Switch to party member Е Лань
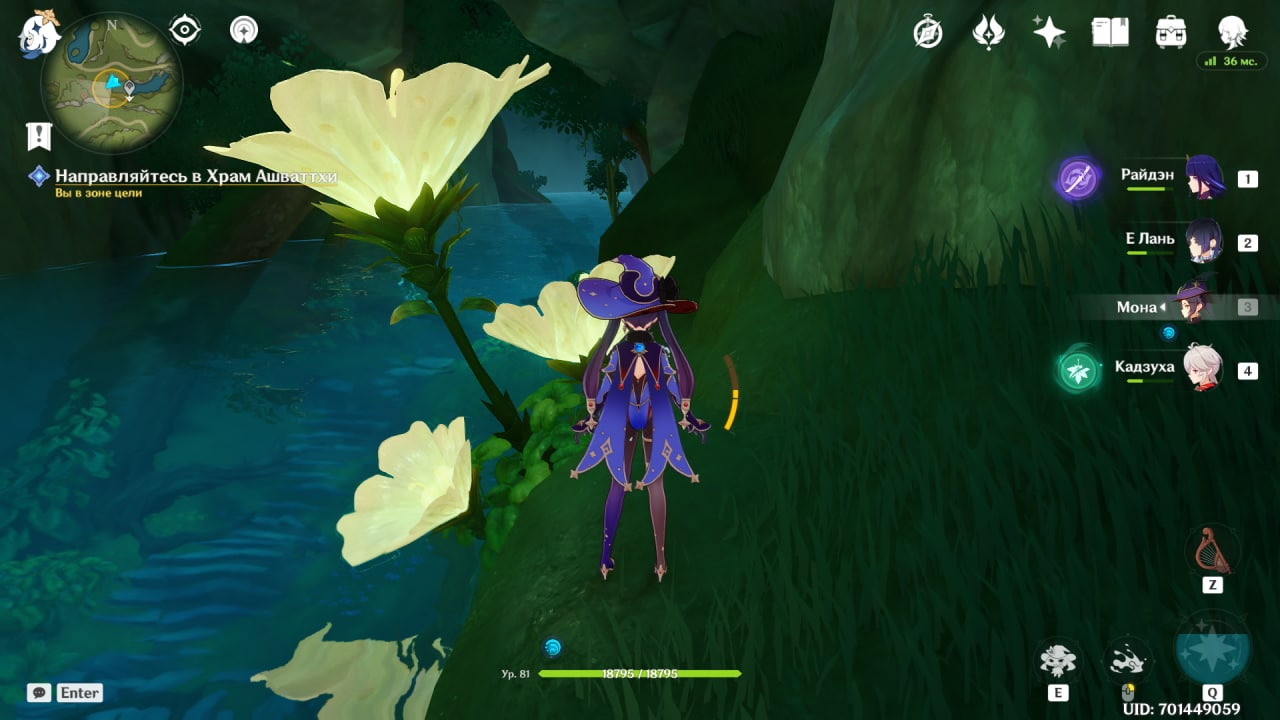1280x720 pixels. point(1204,241)
